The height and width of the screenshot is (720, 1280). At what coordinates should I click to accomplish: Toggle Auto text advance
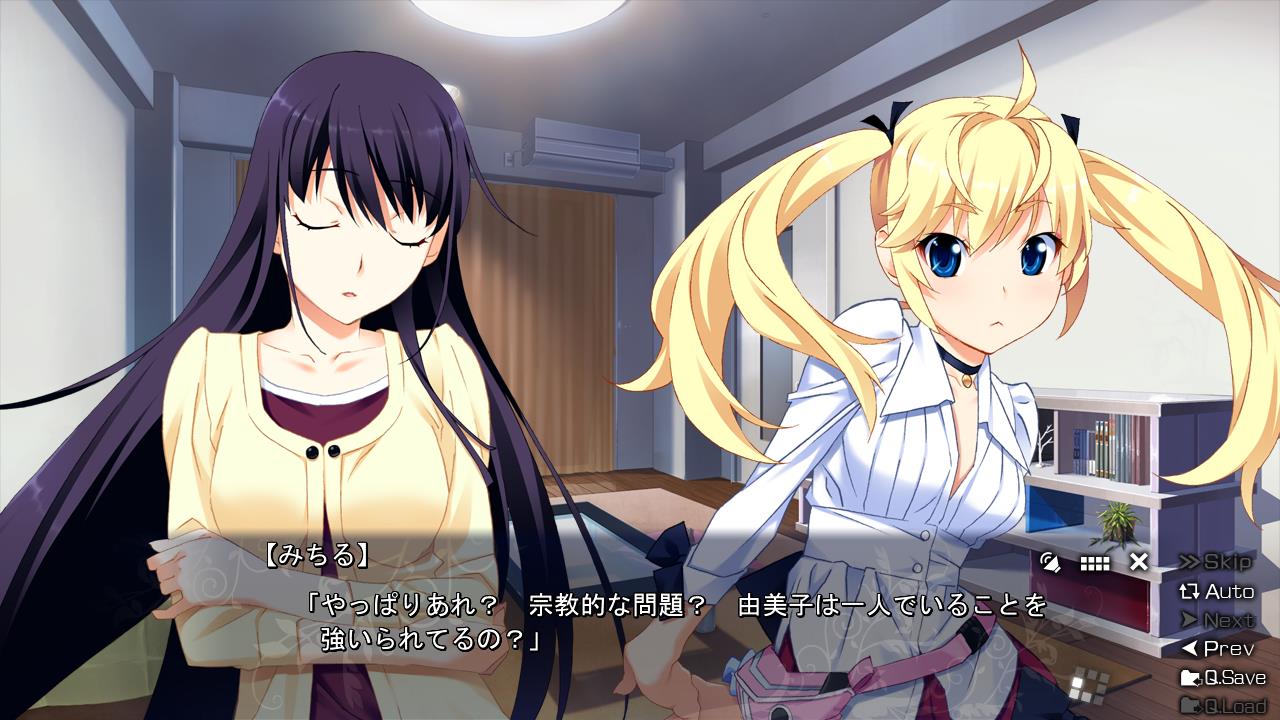point(1216,591)
